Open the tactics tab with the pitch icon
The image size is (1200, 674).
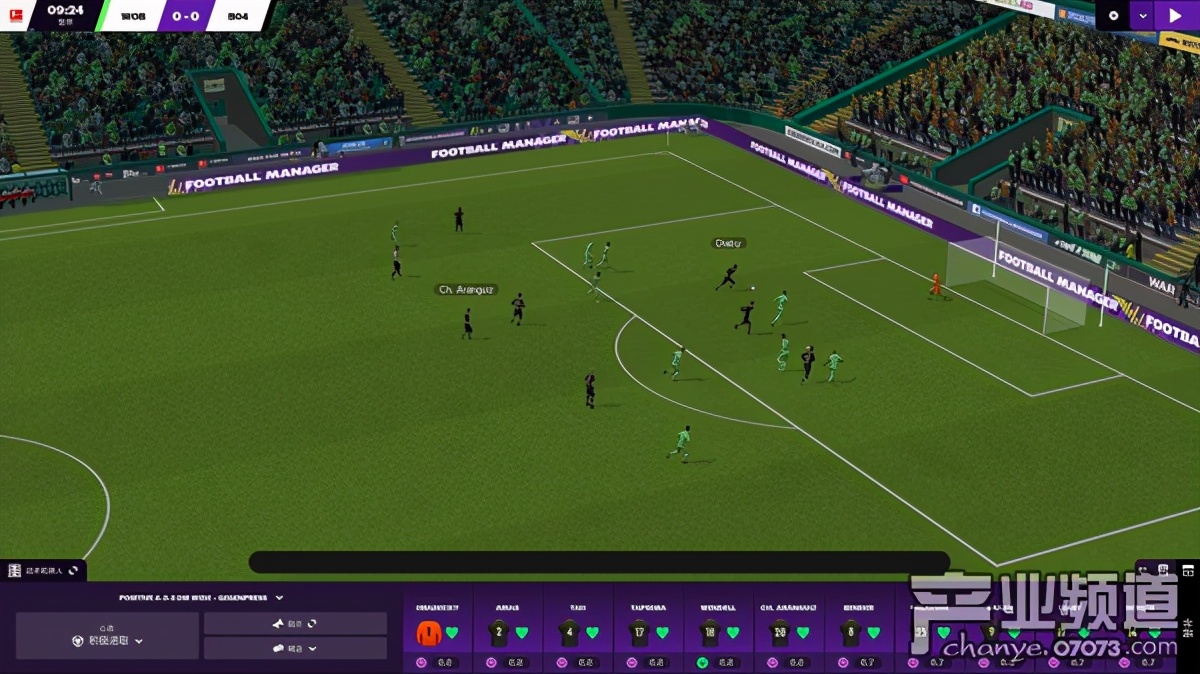click(42, 570)
